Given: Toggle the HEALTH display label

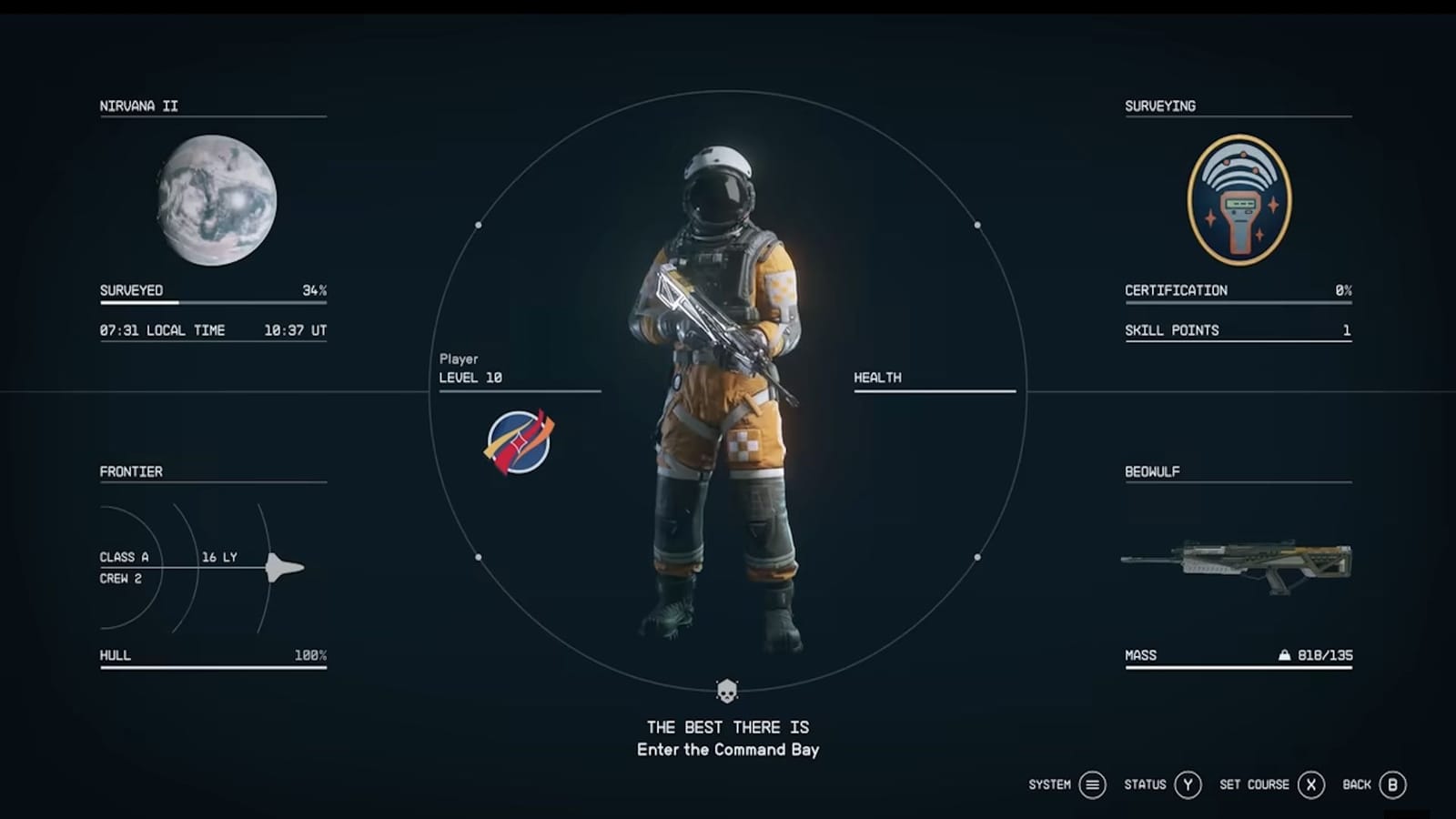Looking at the screenshot, I should pos(876,376).
